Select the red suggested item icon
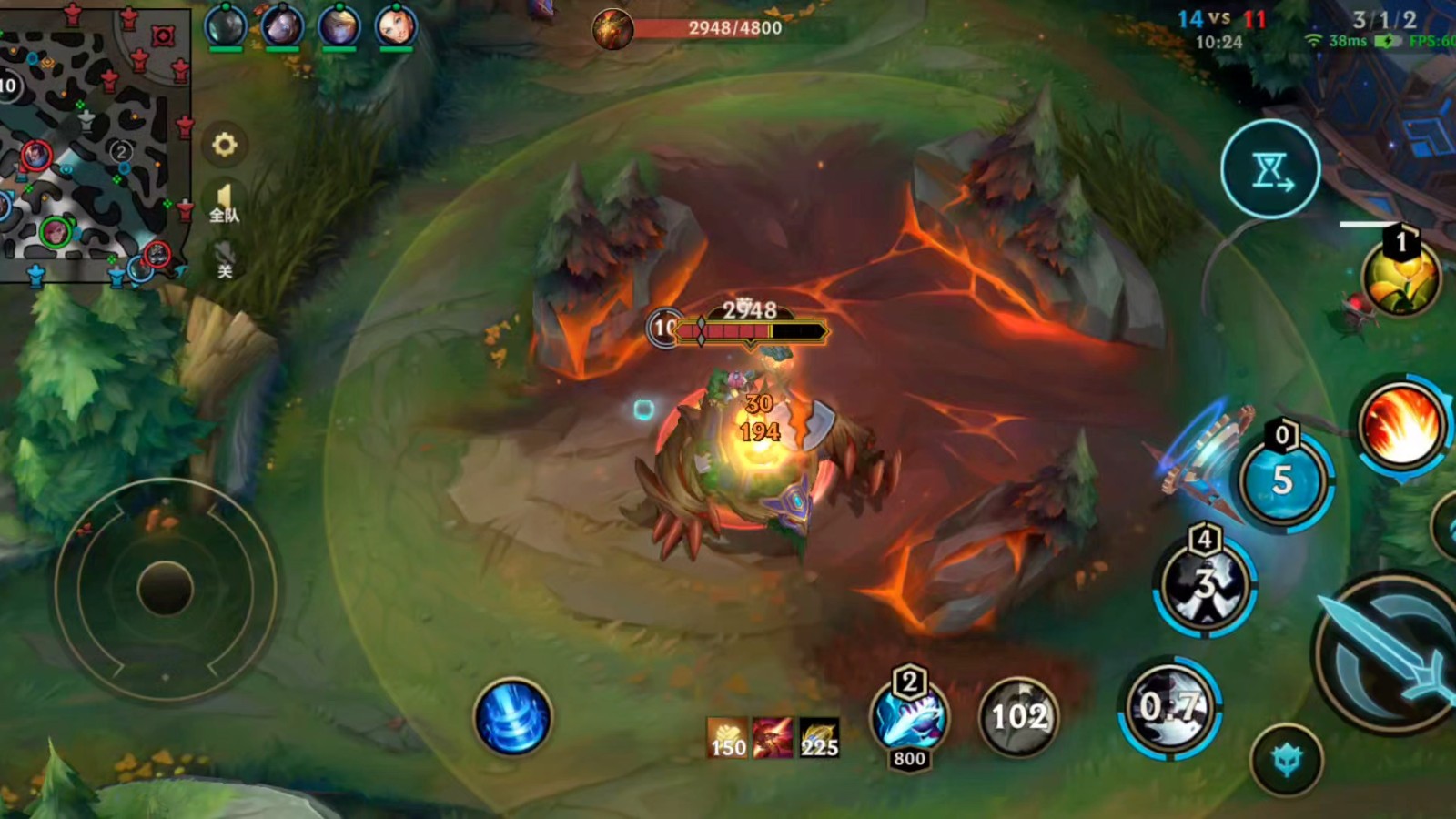The height and width of the screenshot is (819, 1456). pyautogui.click(x=773, y=737)
